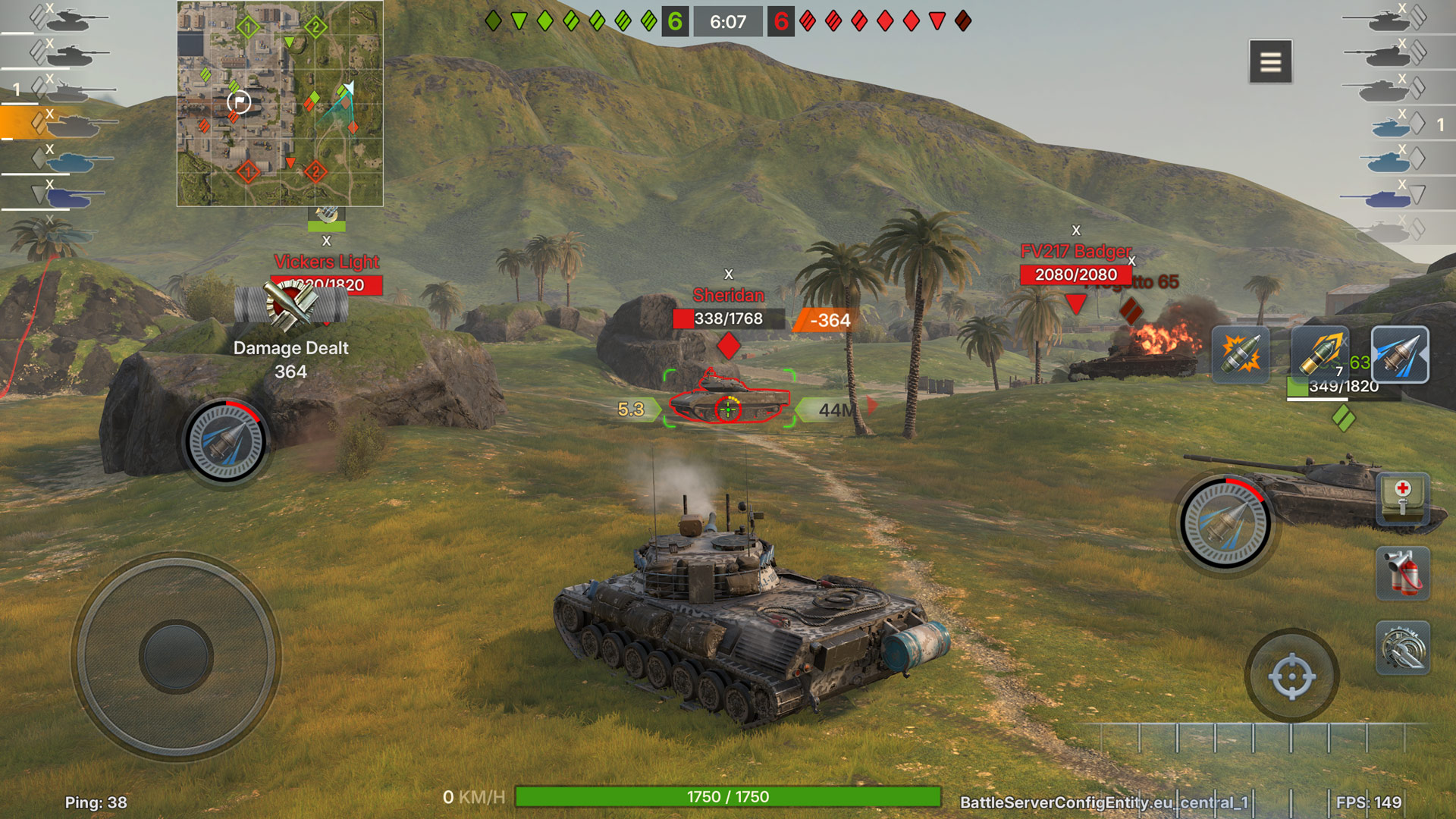Activate the gear-shaped boost consumable
1456x819 pixels.
pos(1403,648)
